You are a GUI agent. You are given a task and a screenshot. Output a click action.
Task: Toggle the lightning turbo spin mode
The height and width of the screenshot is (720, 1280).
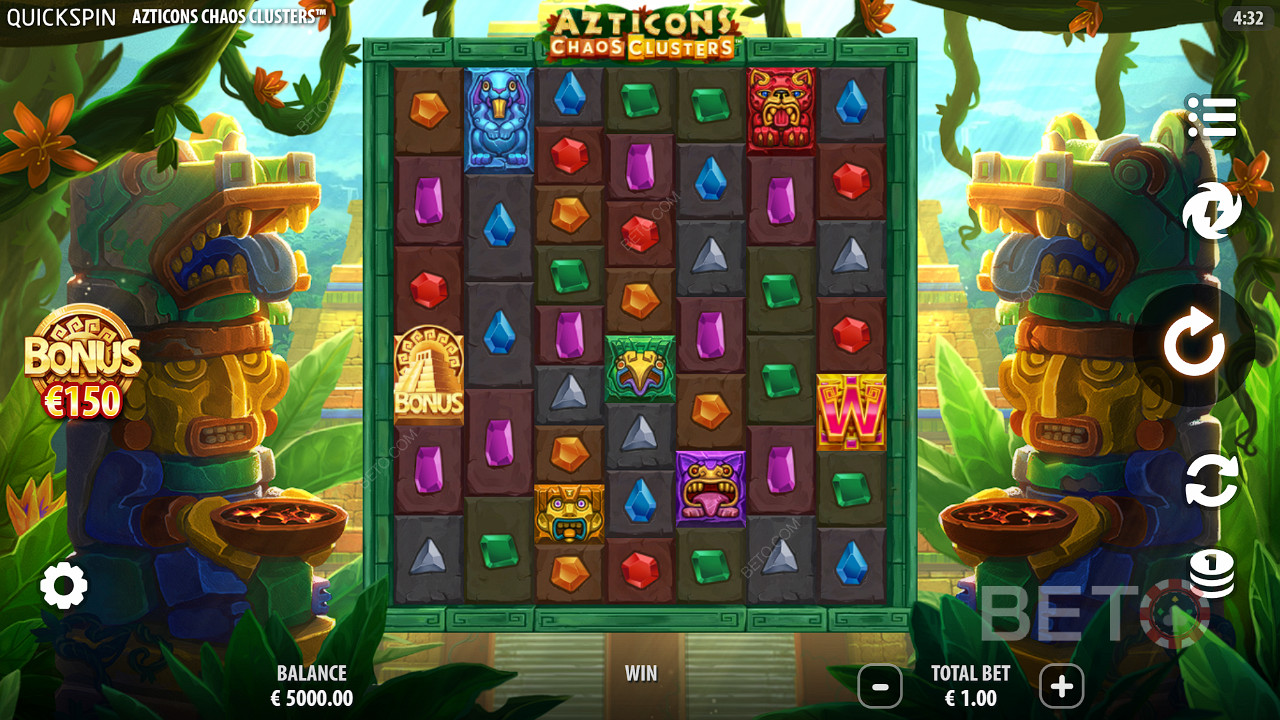tap(1211, 212)
